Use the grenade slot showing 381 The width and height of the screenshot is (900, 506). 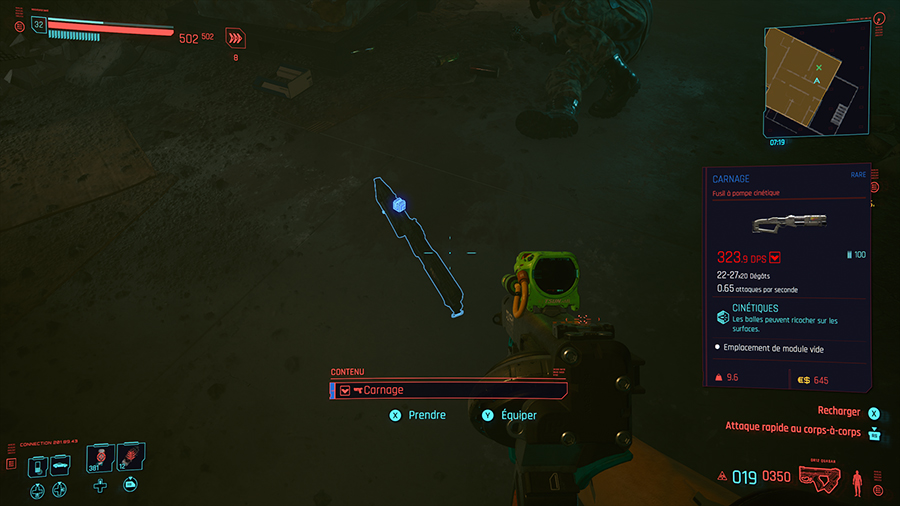click(x=99, y=459)
